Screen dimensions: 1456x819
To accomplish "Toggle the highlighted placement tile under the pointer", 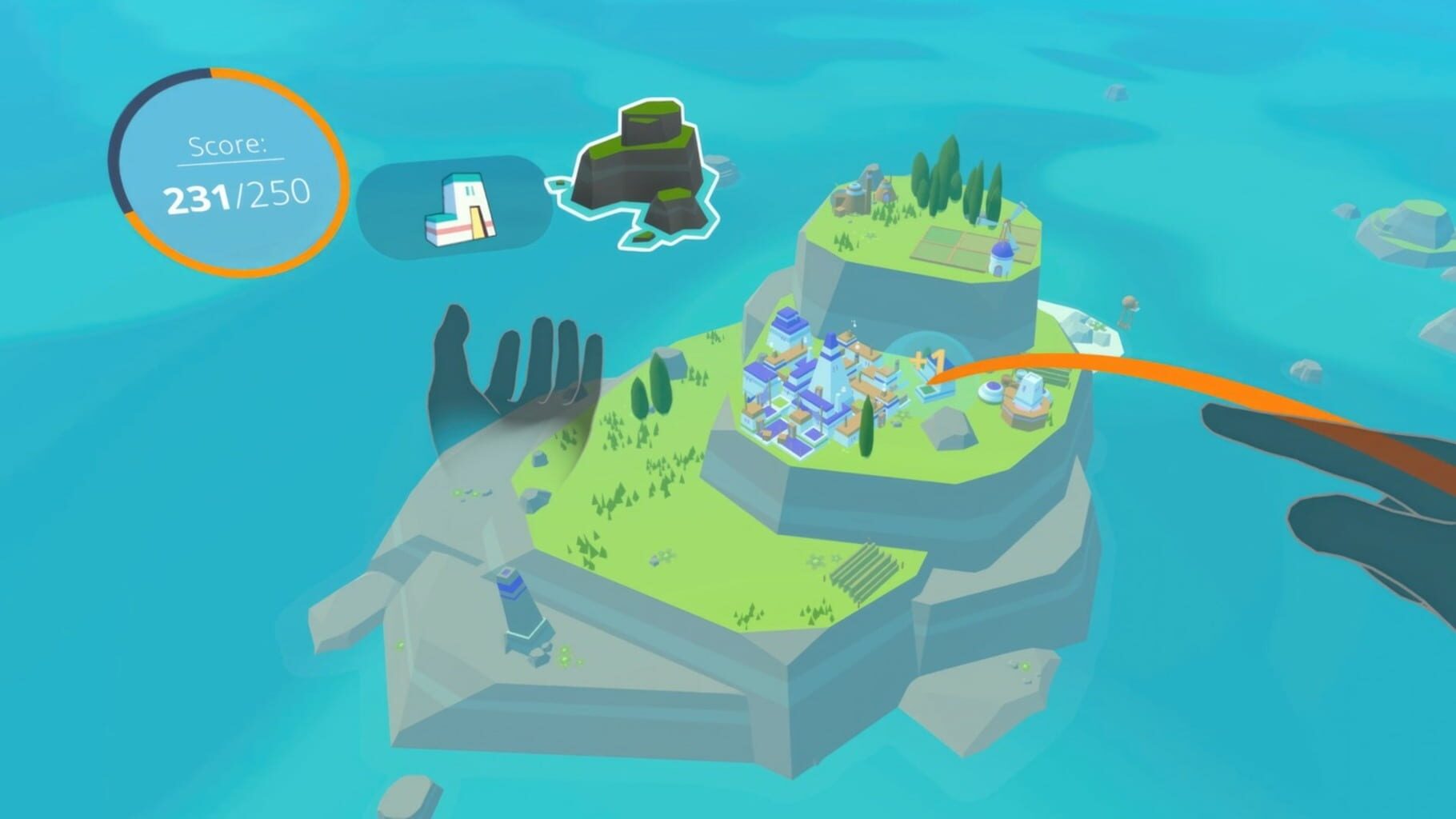I will click(x=926, y=389).
